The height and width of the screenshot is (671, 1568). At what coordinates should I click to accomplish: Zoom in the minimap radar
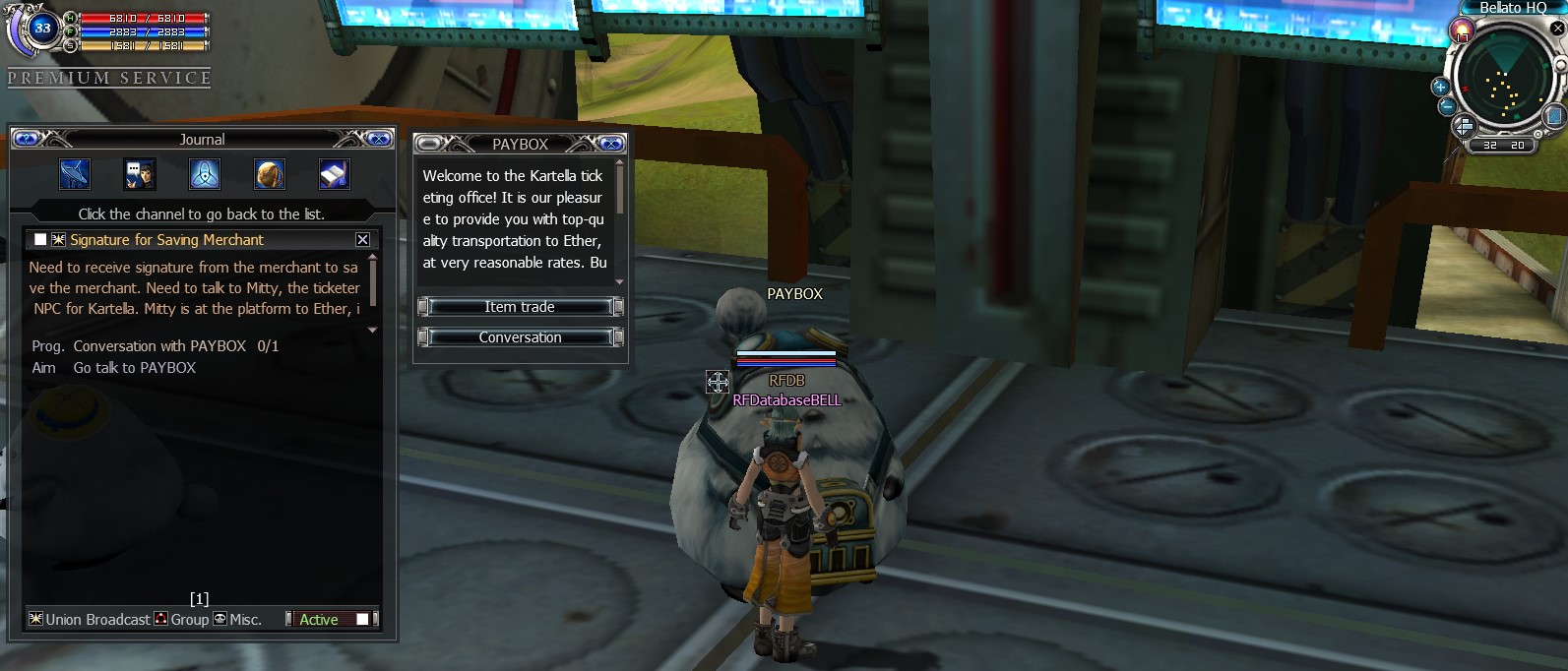(1440, 87)
